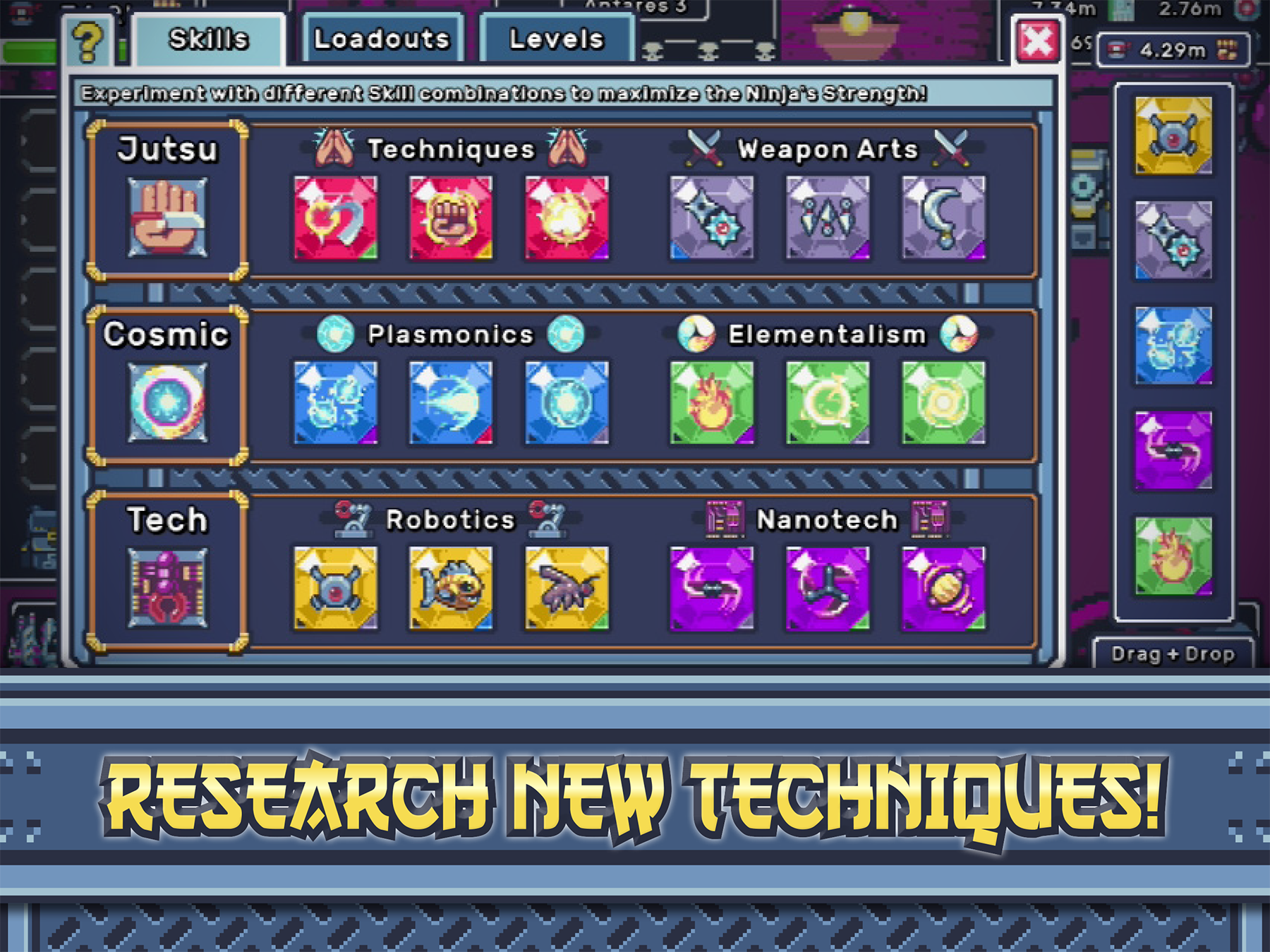This screenshot has height=952, width=1270.
Task: Choose the fireball Elementalism skill gem
Action: click(x=713, y=404)
